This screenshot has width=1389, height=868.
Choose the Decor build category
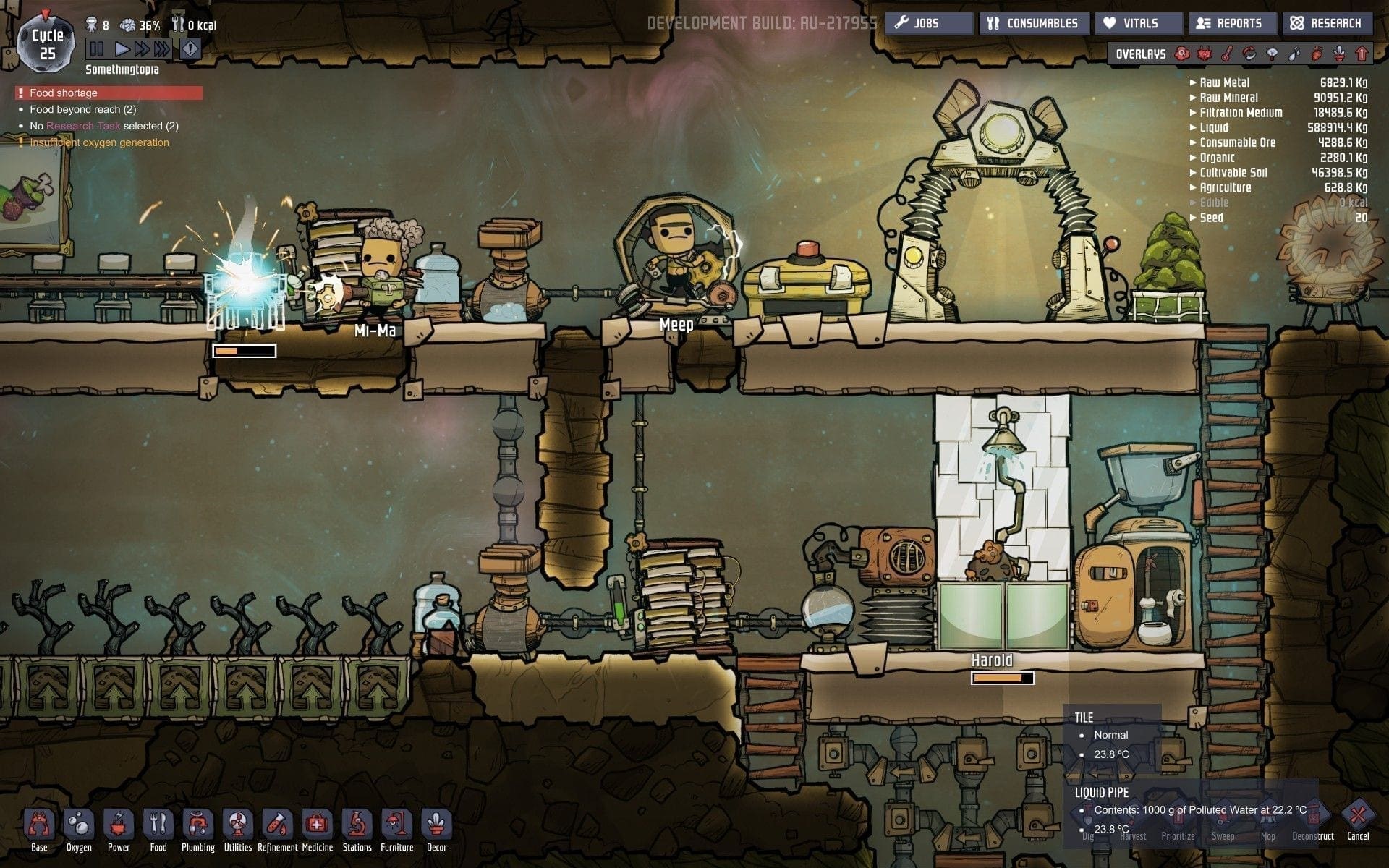436,829
